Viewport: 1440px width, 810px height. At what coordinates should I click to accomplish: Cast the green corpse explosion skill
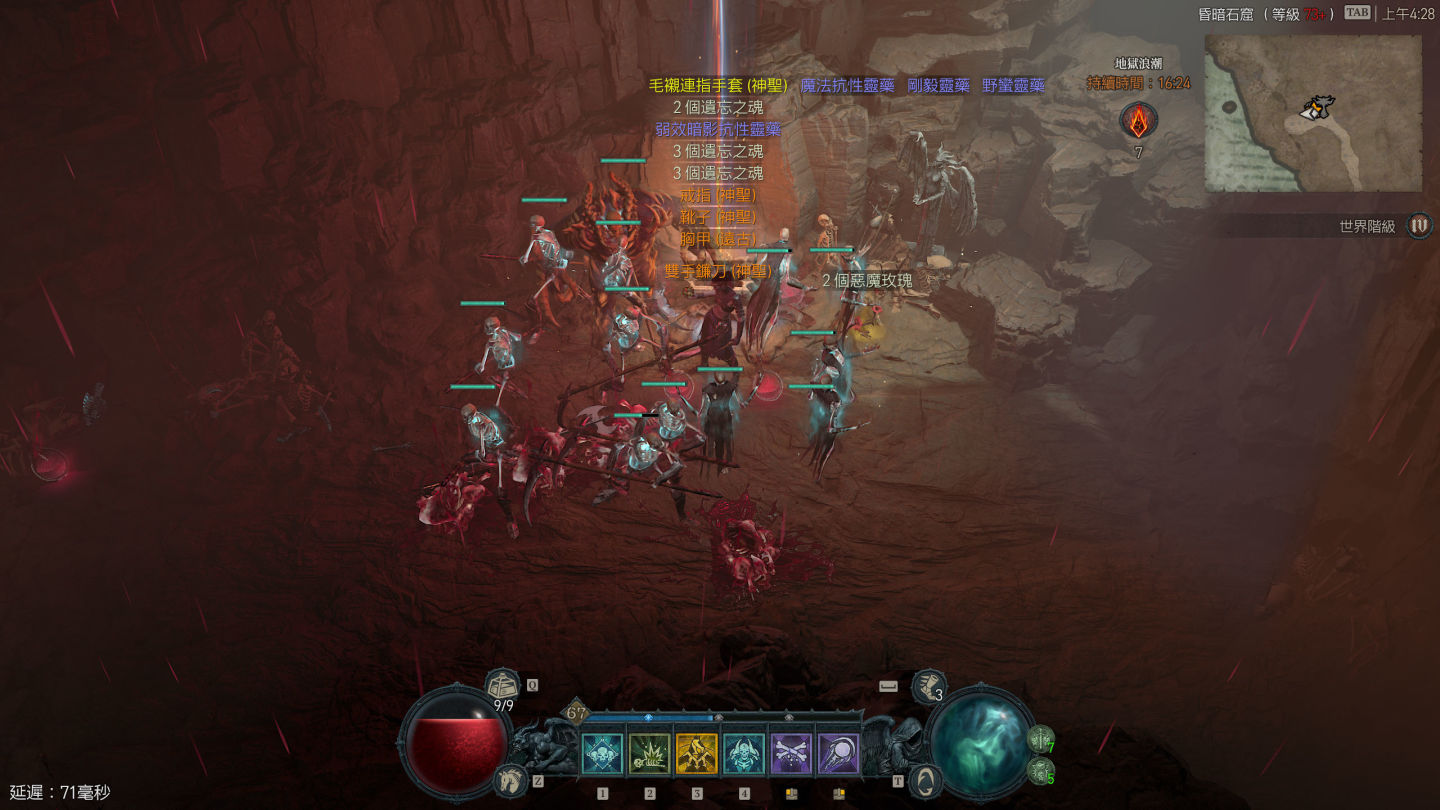[x=650, y=754]
